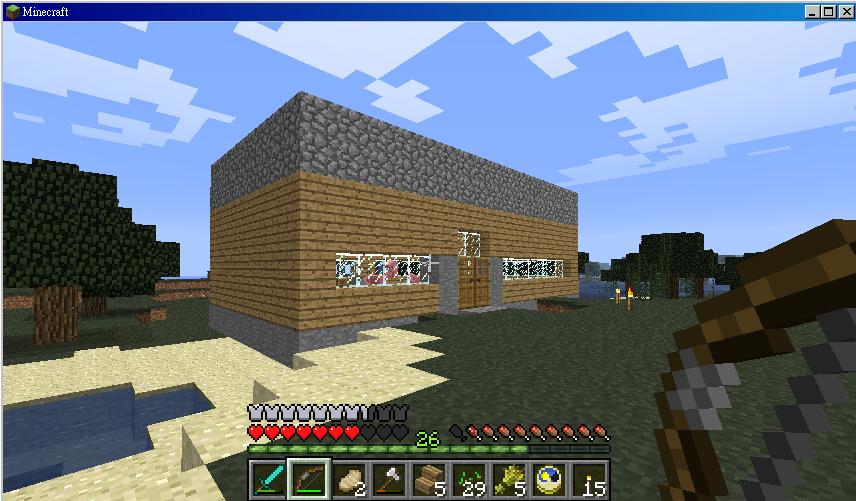Close the Minecraft window

[843, 11]
